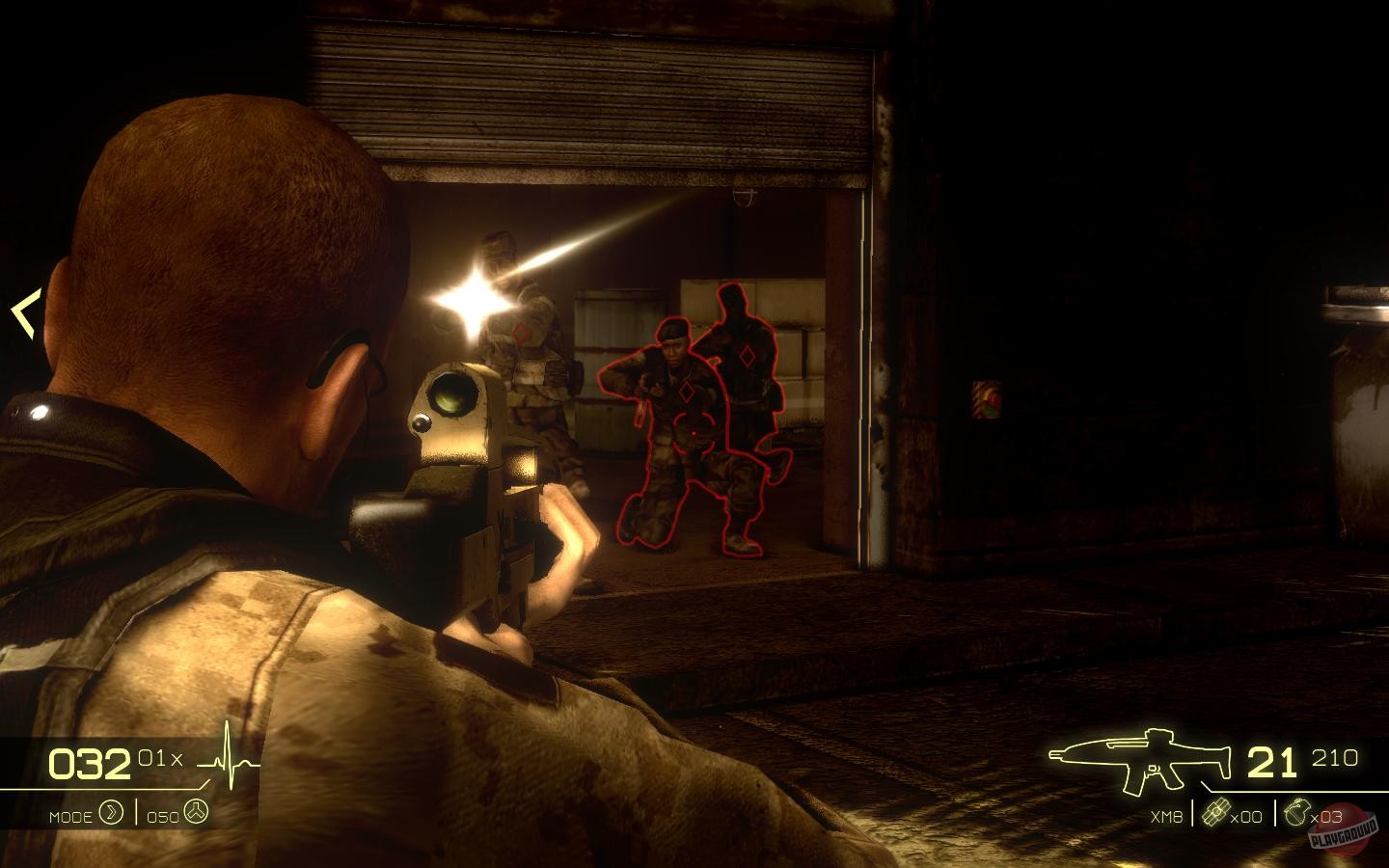Click the 050 gadget counter
The image size is (1389, 868).
[164, 815]
